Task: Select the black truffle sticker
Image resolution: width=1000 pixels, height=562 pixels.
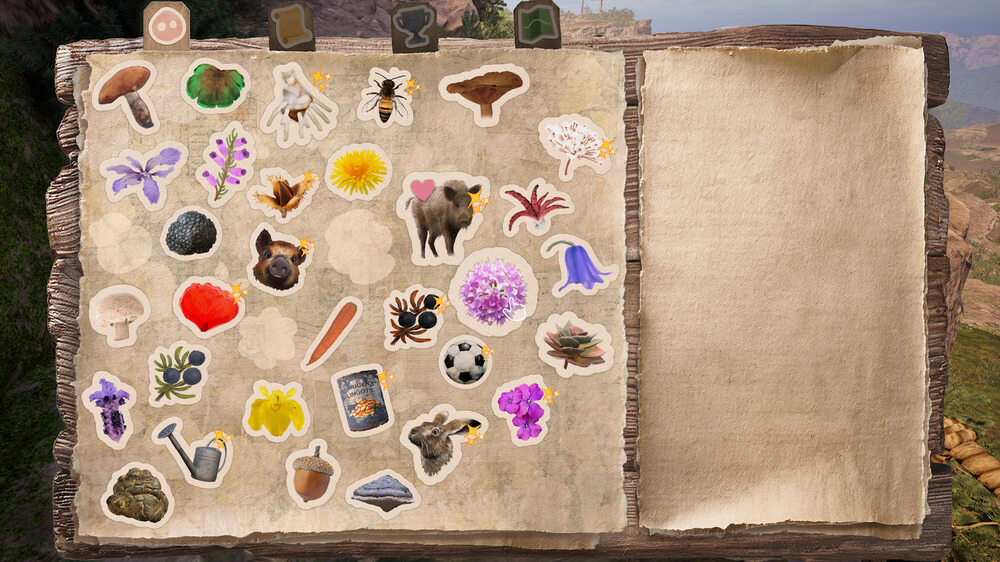Action: pyautogui.click(x=190, y=233)
